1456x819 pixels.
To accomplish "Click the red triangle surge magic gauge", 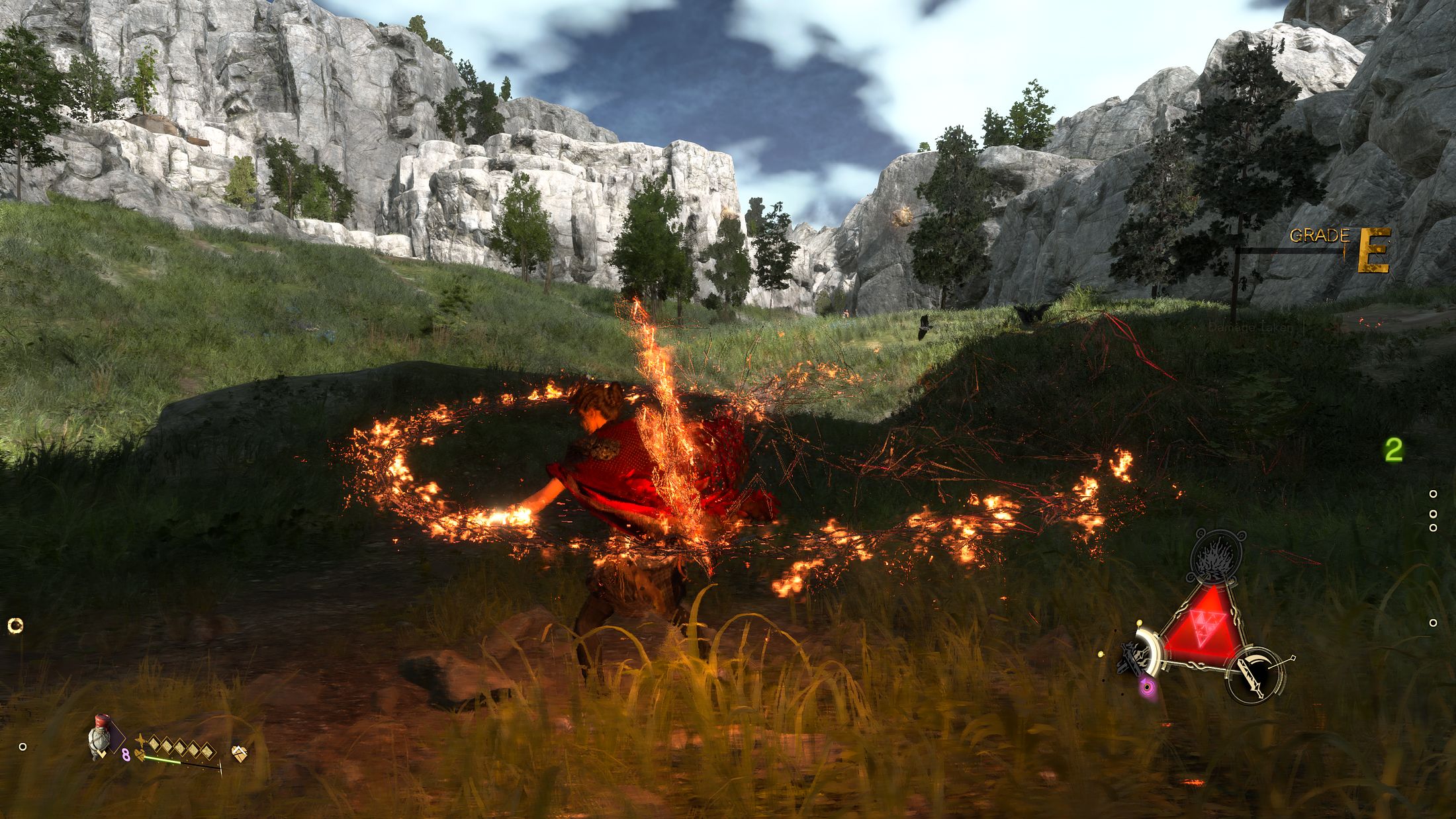I will pos(1201,624).
